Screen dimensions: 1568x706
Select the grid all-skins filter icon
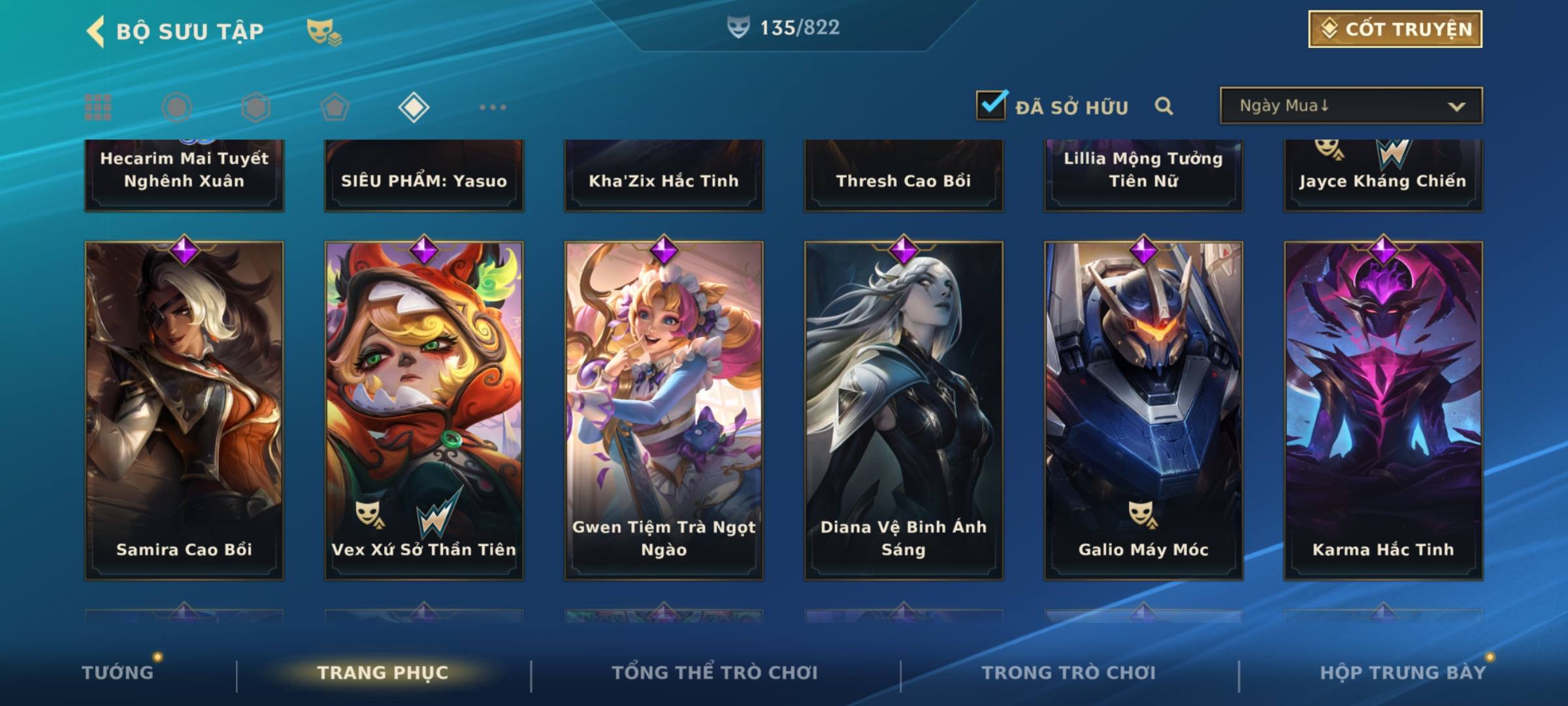pyautogui.click(x=98, y=107)
